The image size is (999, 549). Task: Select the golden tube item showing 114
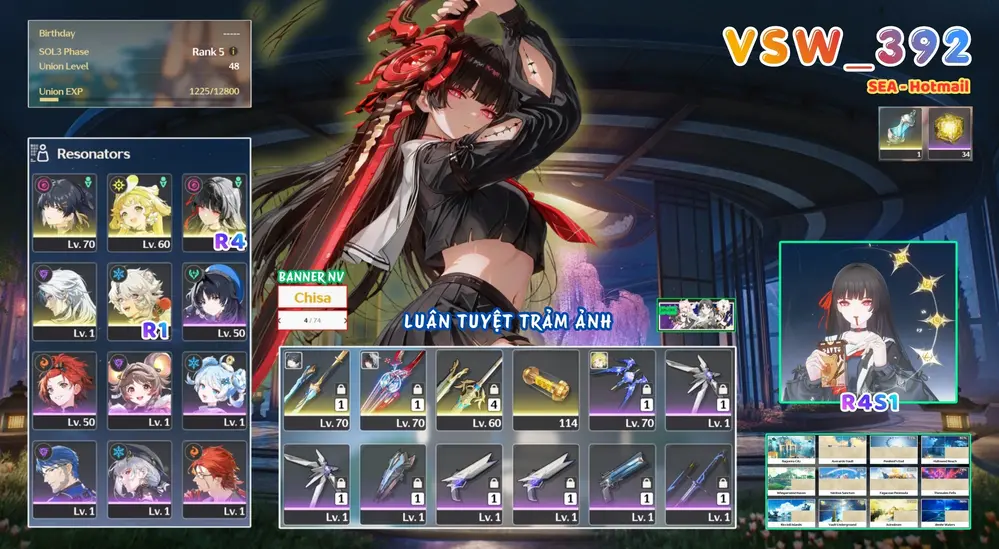(546, 388)
